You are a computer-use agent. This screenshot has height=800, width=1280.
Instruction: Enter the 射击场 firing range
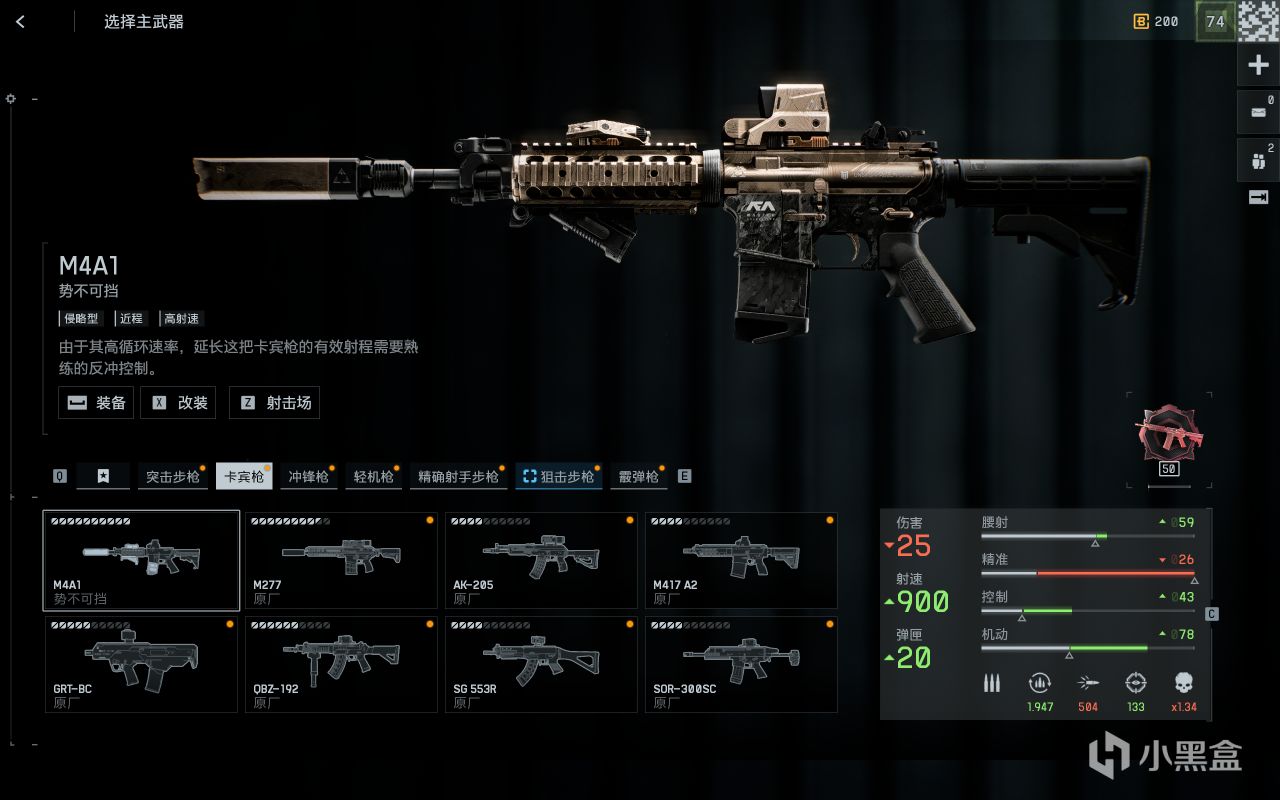[274, 403]
